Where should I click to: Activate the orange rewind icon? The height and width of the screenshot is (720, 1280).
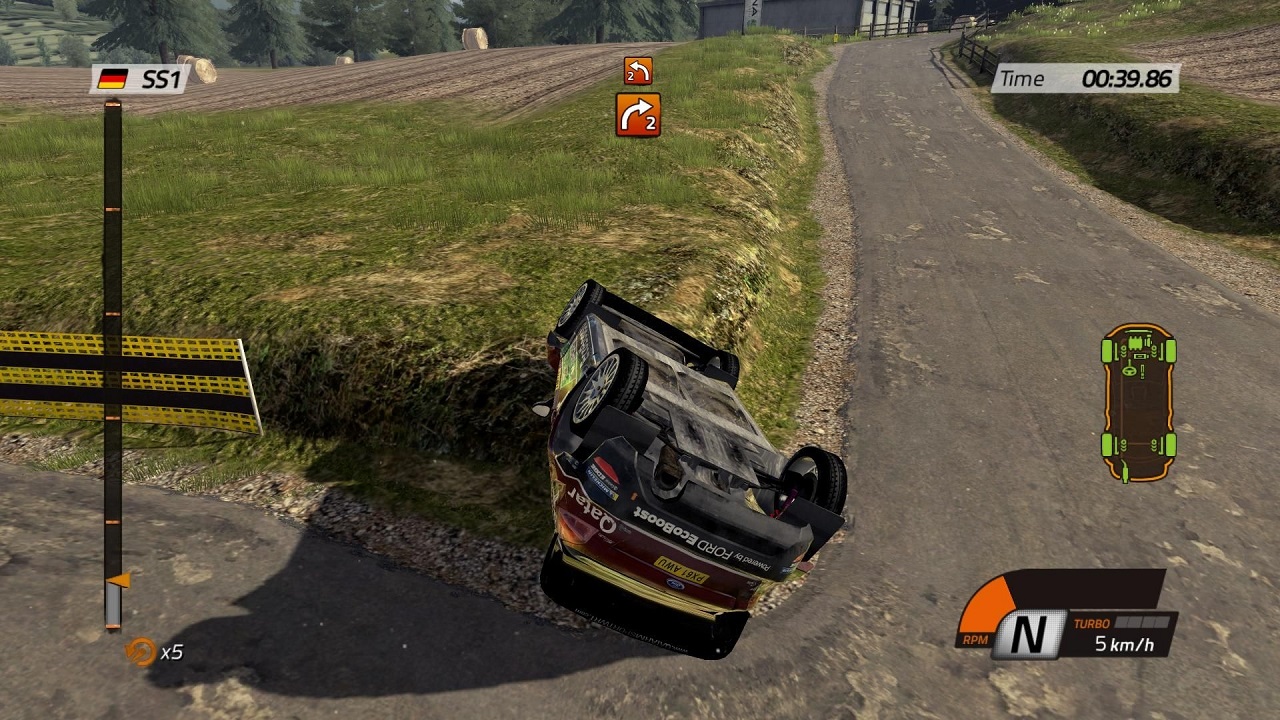pyautogui.click(x=139, y=652)
